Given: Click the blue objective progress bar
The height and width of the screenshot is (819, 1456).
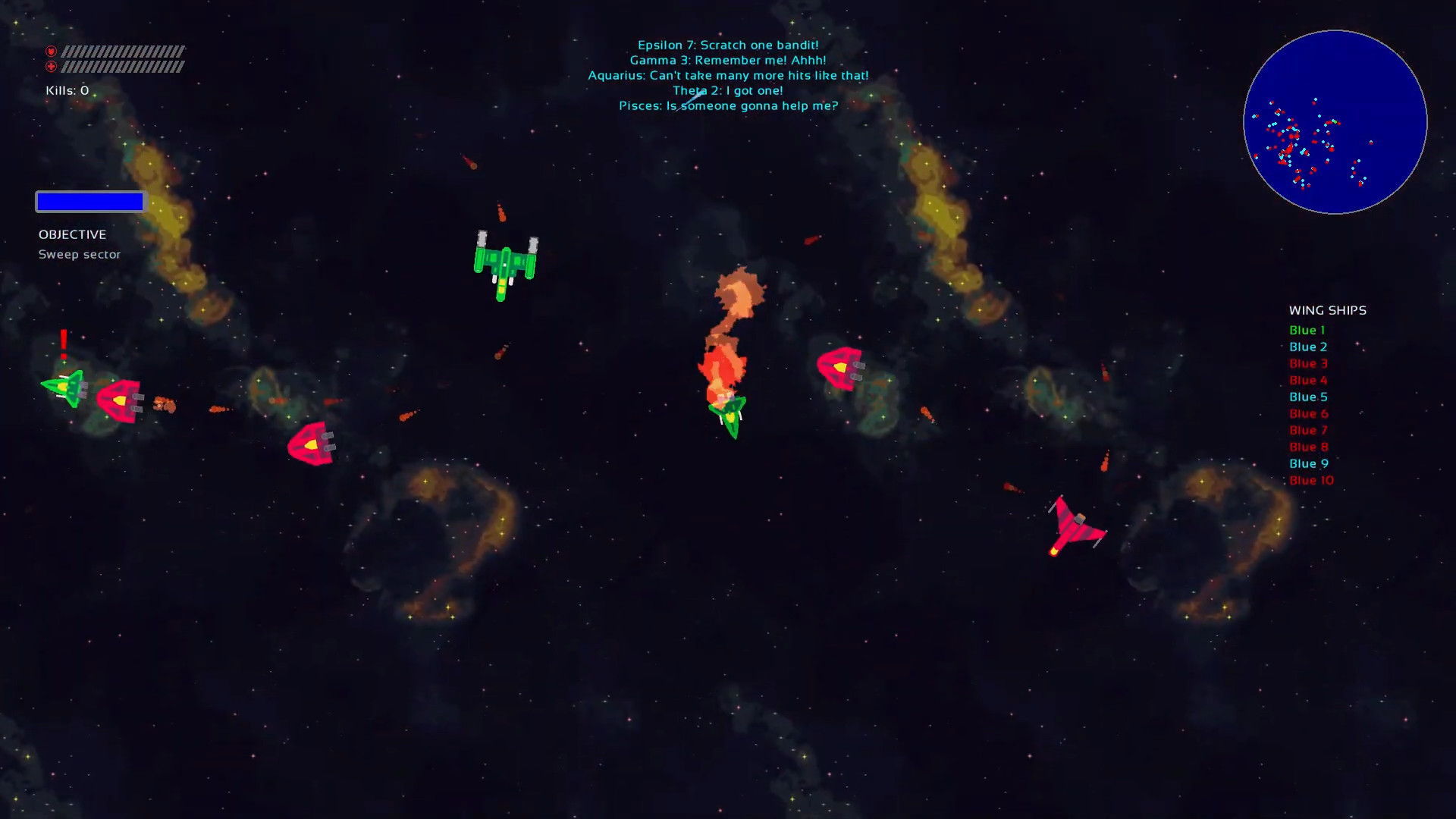Looking at the screenshot, I should coord(89,201).
